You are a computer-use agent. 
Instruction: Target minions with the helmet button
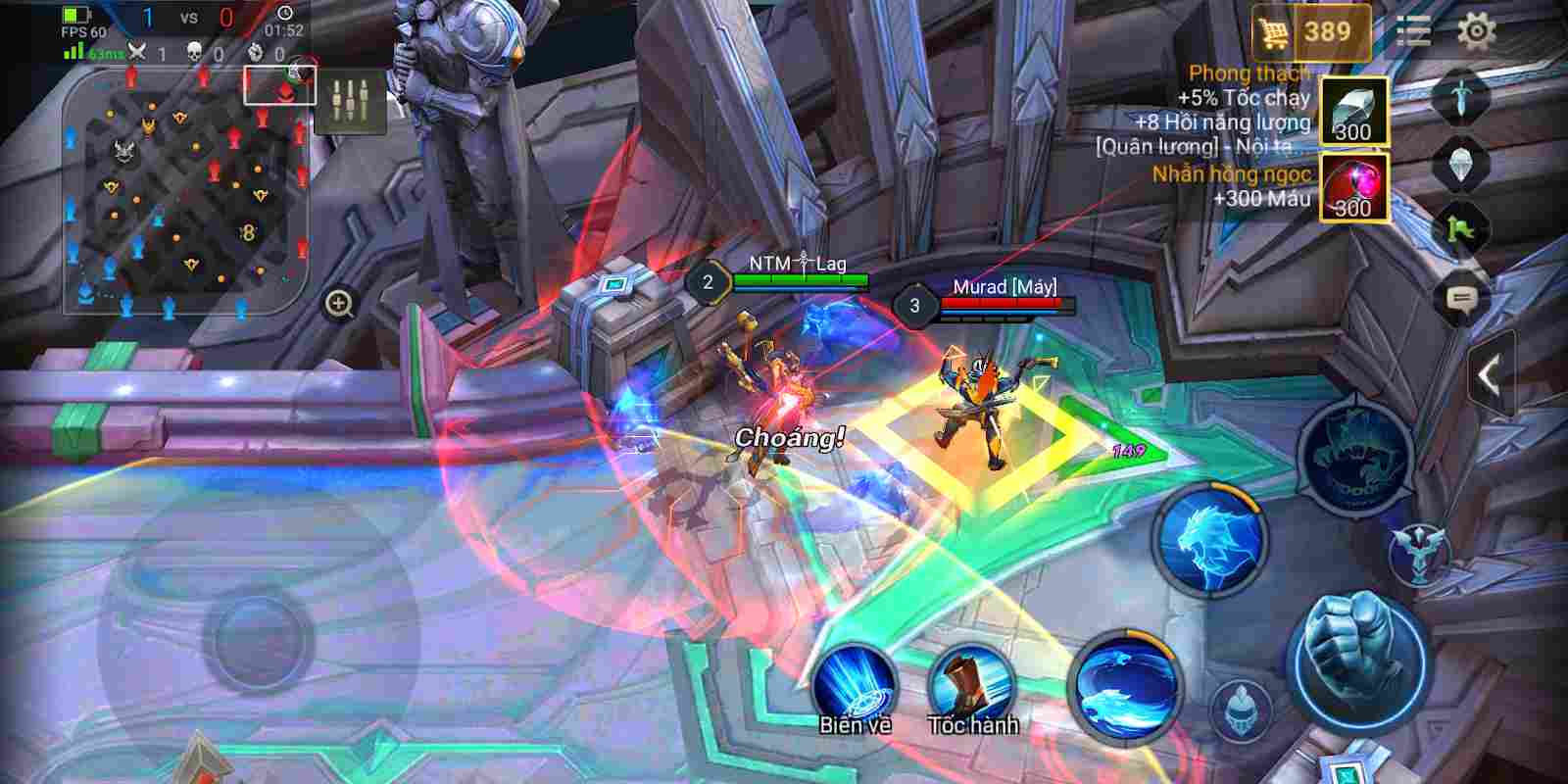(1241, 707)
